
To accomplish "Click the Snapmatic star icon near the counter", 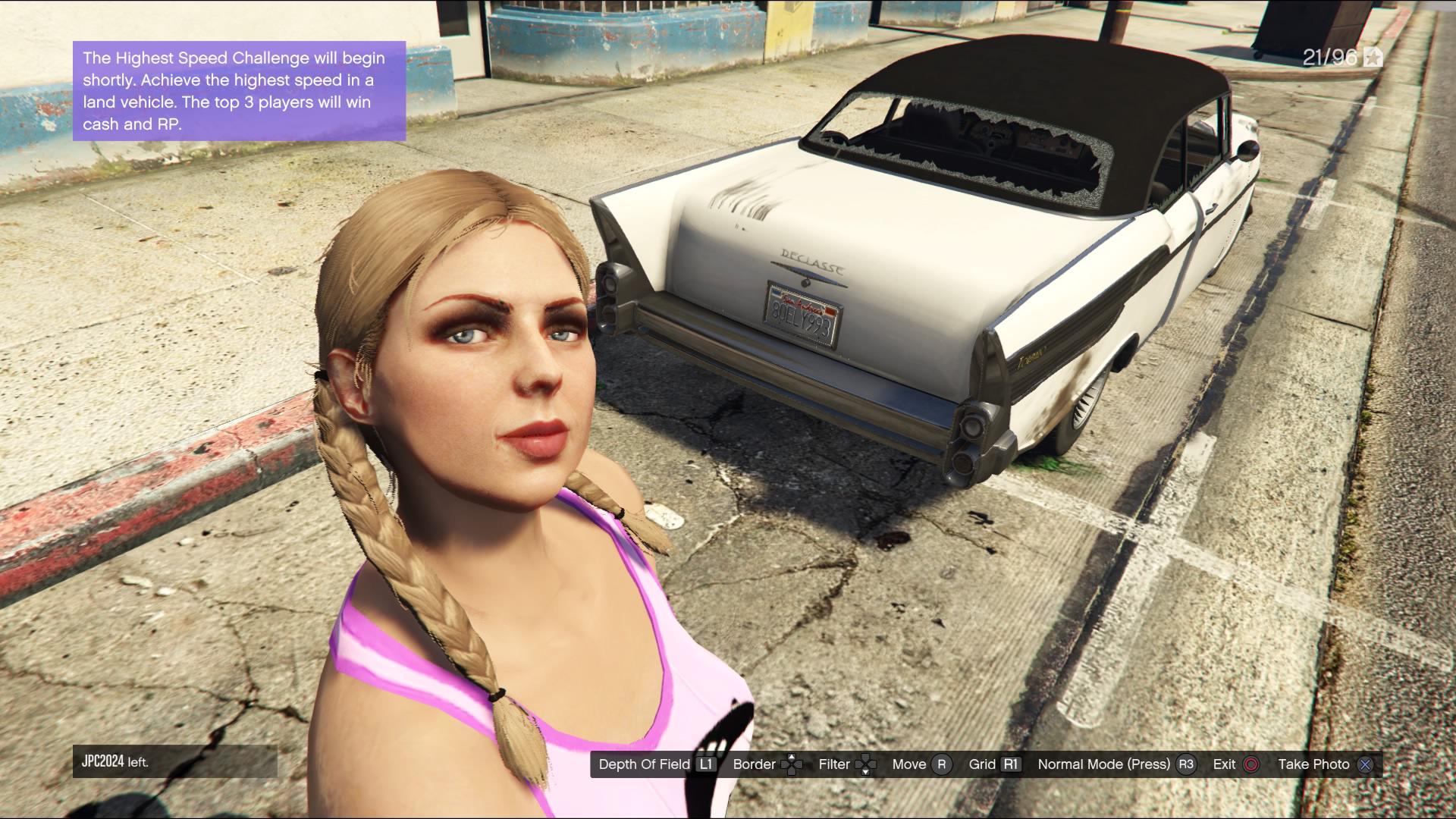I will (x=1373, y=55).
